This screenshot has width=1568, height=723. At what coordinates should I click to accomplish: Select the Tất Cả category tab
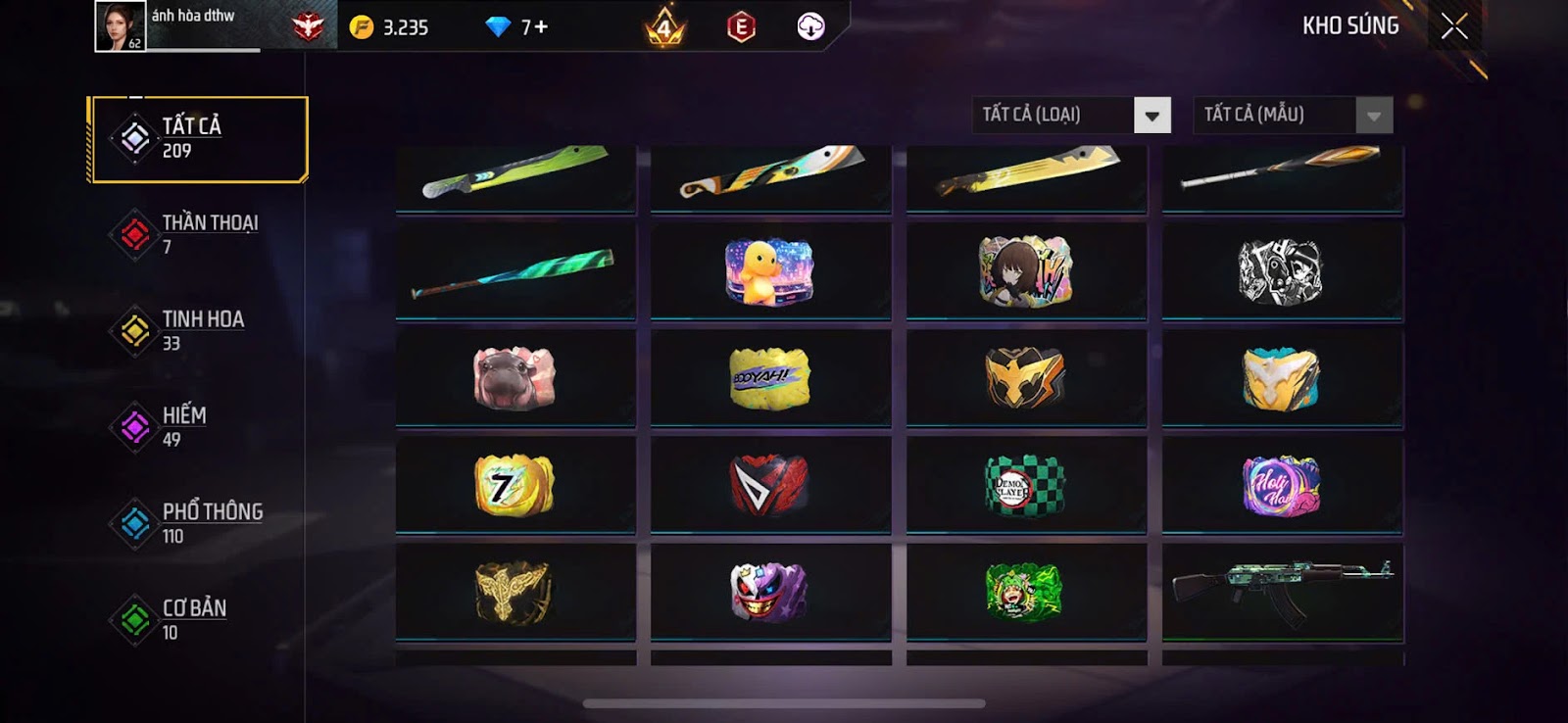tap(198, 138)
